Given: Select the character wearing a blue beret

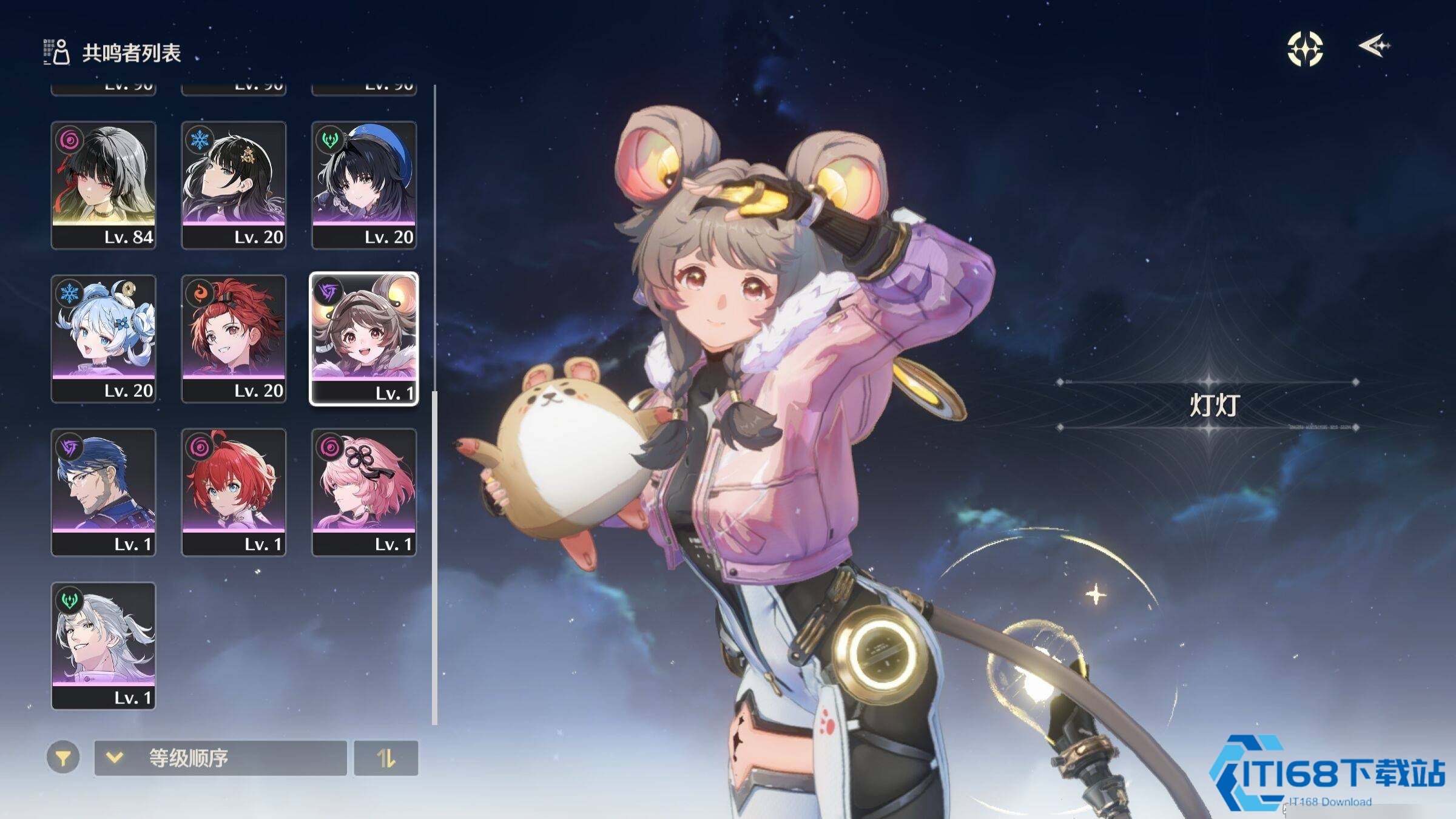Looking at the screenshot, I should 364,184.
